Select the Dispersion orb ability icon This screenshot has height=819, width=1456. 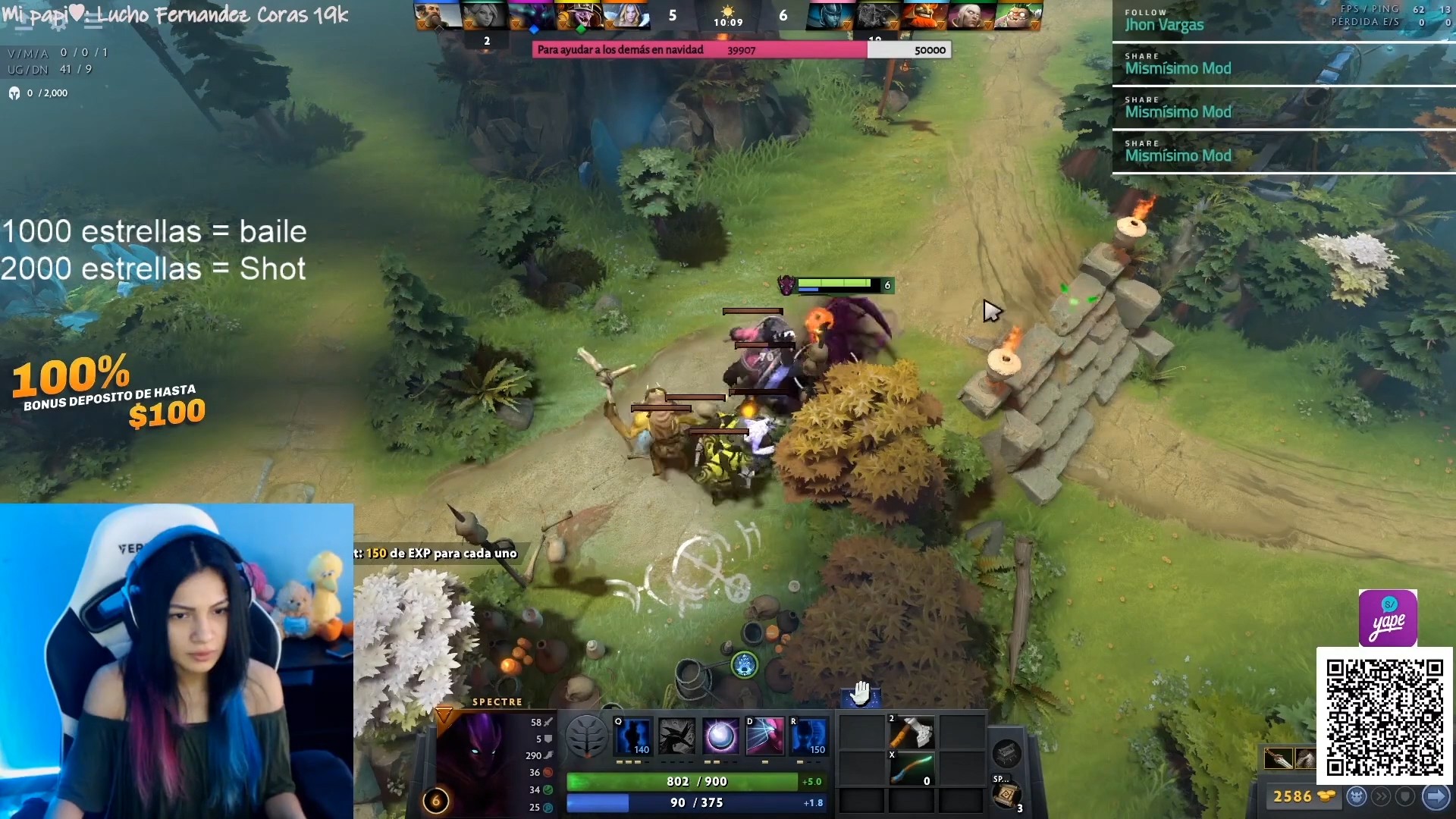(720, 736)
